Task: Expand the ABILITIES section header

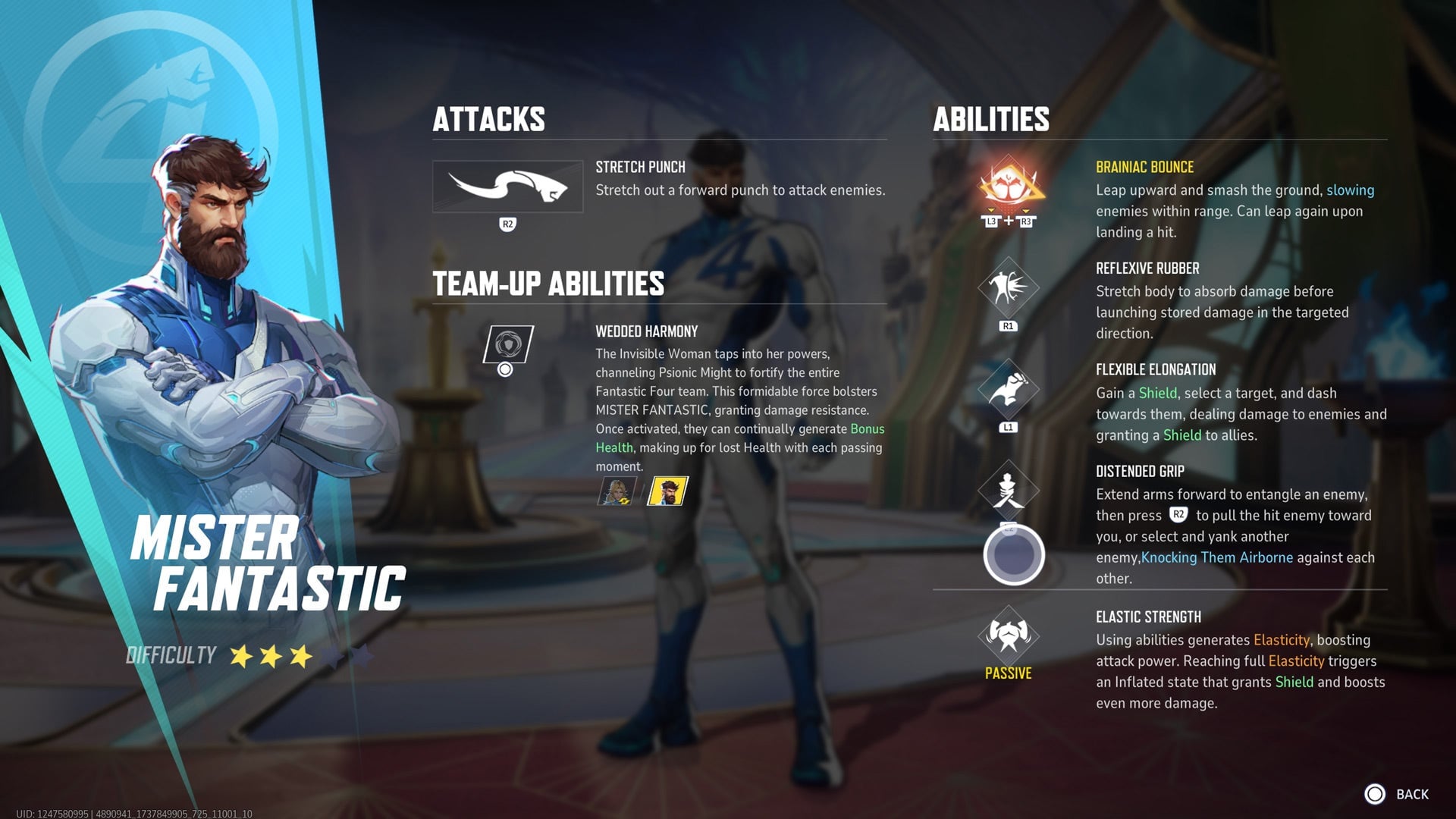Action: (991, 118)
